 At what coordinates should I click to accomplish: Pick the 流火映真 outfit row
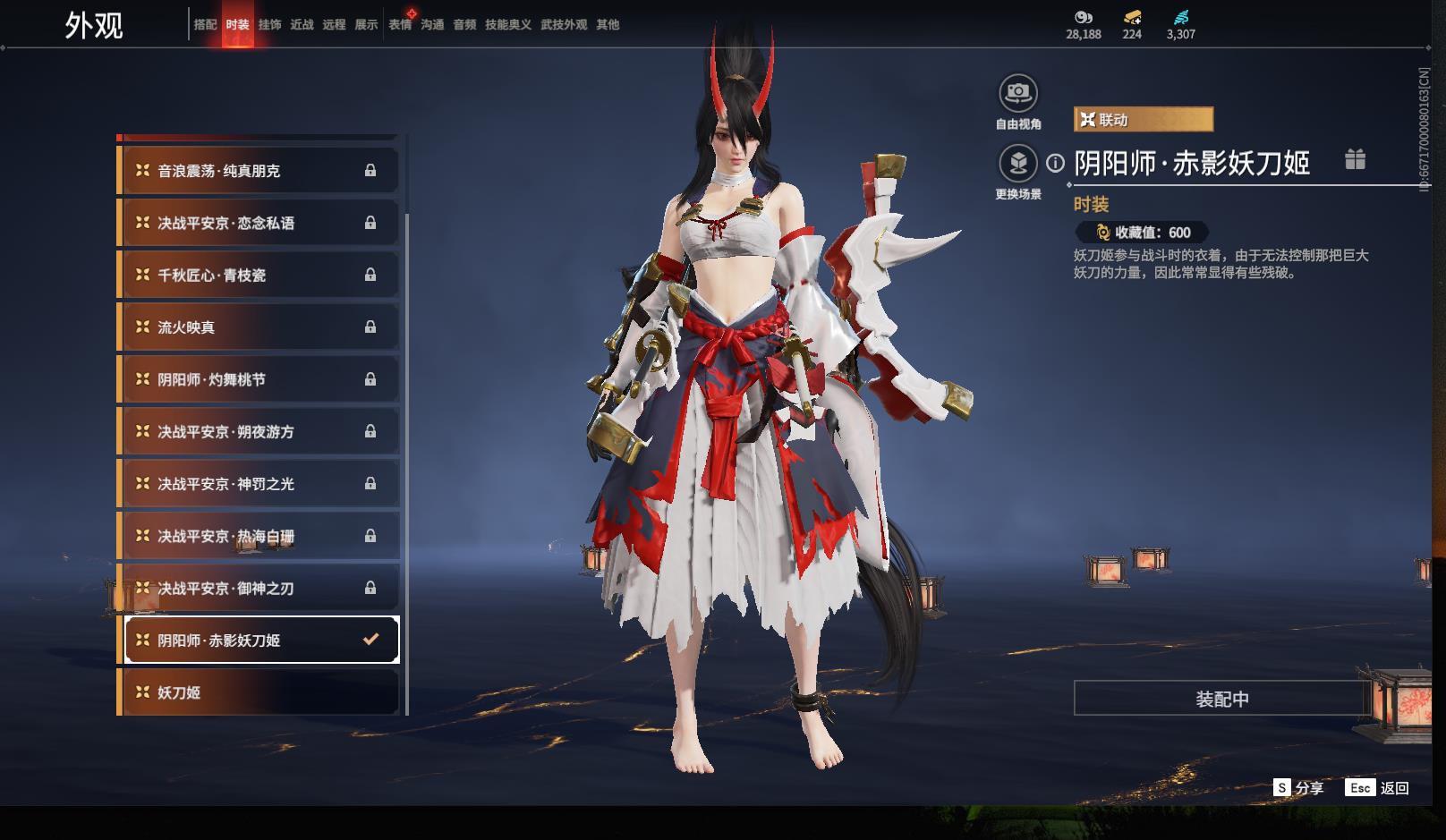tap(259, 327)
